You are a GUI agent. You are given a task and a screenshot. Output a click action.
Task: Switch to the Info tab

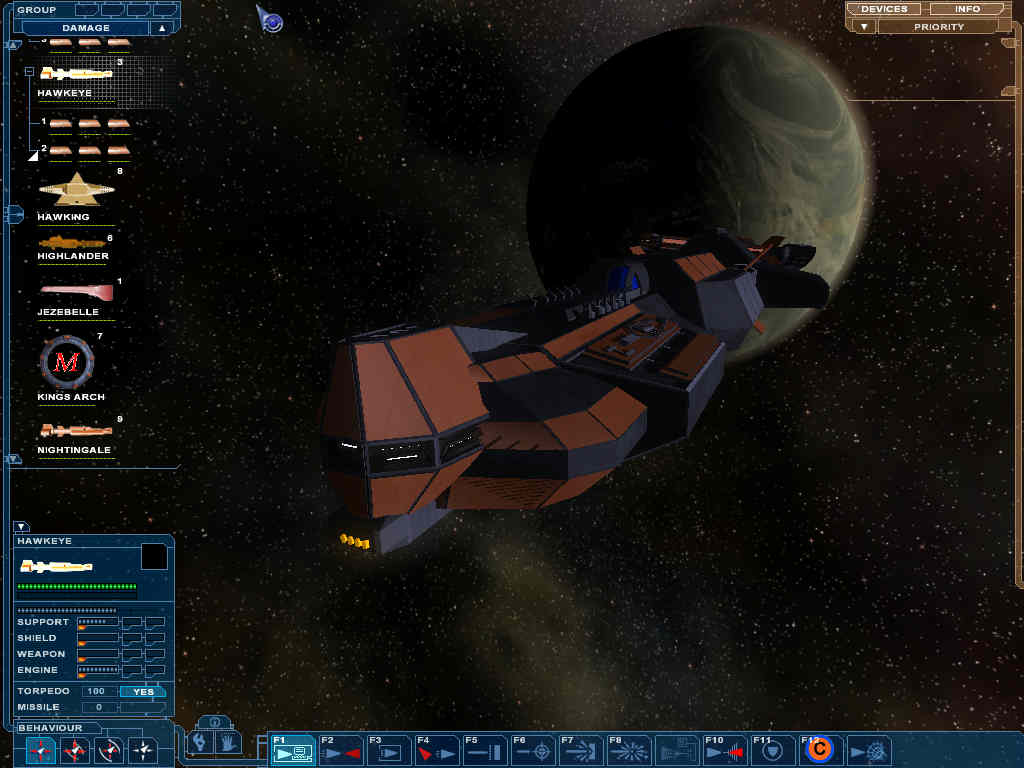tap(967, 9)
